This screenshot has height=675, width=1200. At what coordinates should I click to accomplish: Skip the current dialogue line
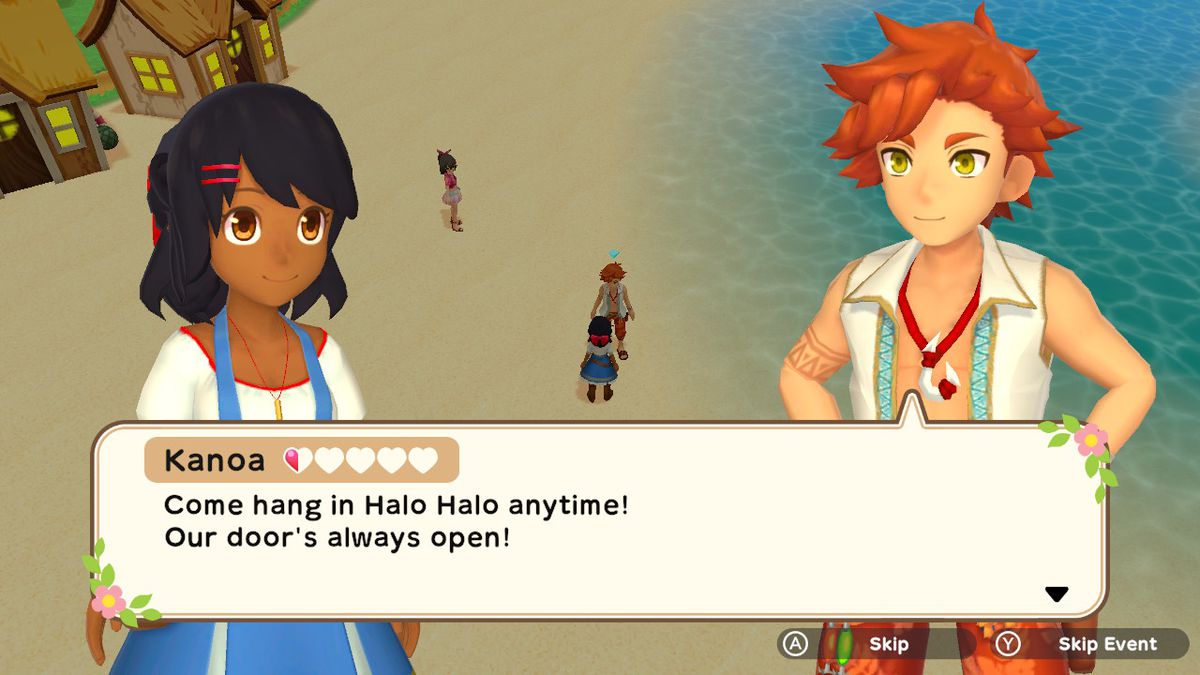(868, 645)
